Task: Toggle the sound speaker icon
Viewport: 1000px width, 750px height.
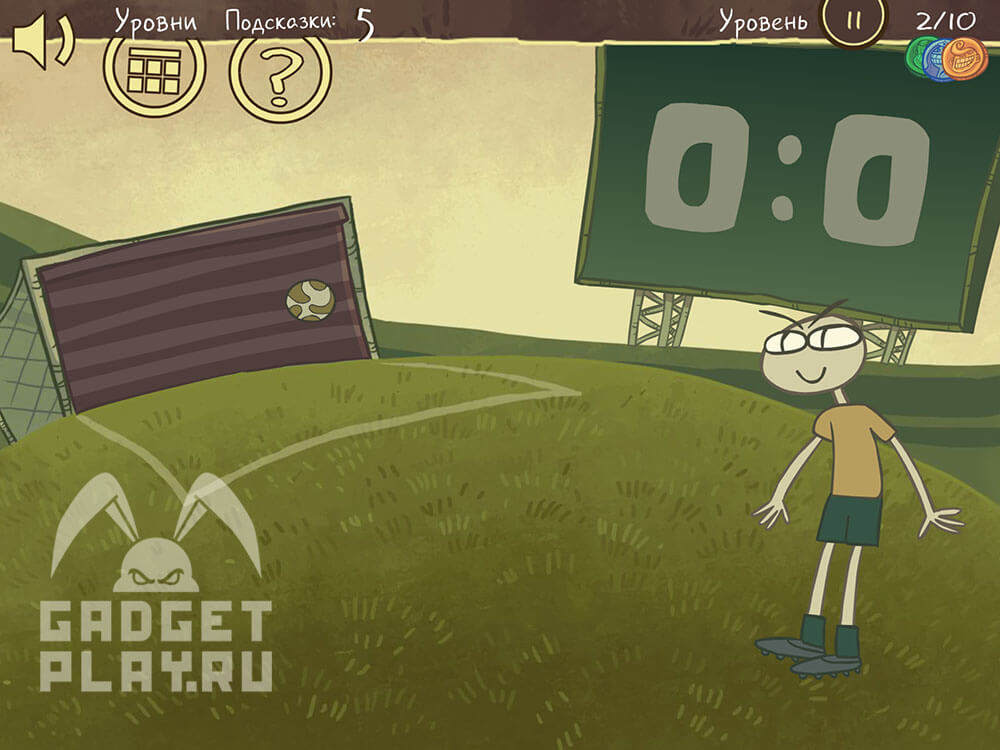Action: (40, 43)
